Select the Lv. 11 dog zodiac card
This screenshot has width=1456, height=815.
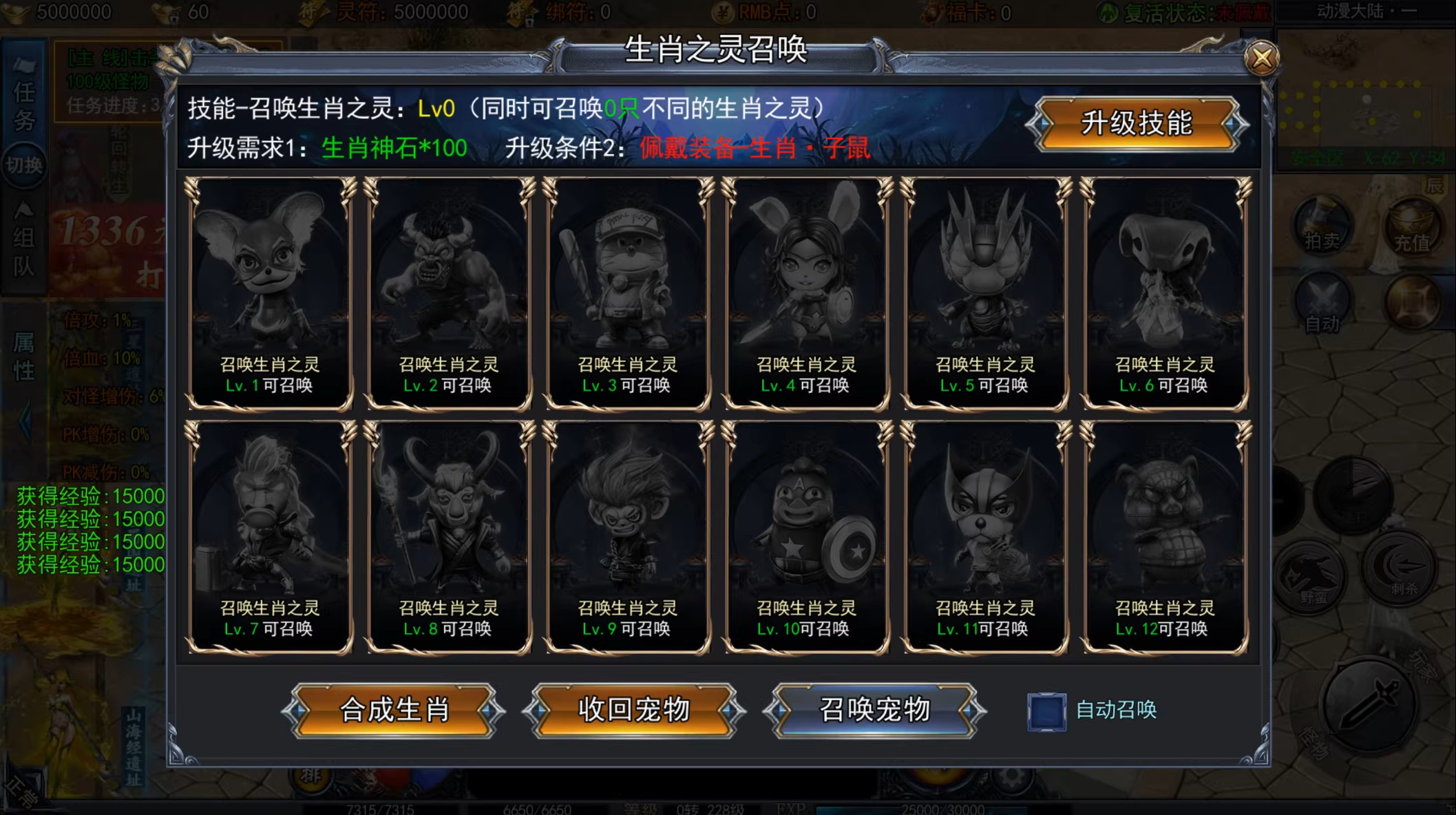pos(985,538)
